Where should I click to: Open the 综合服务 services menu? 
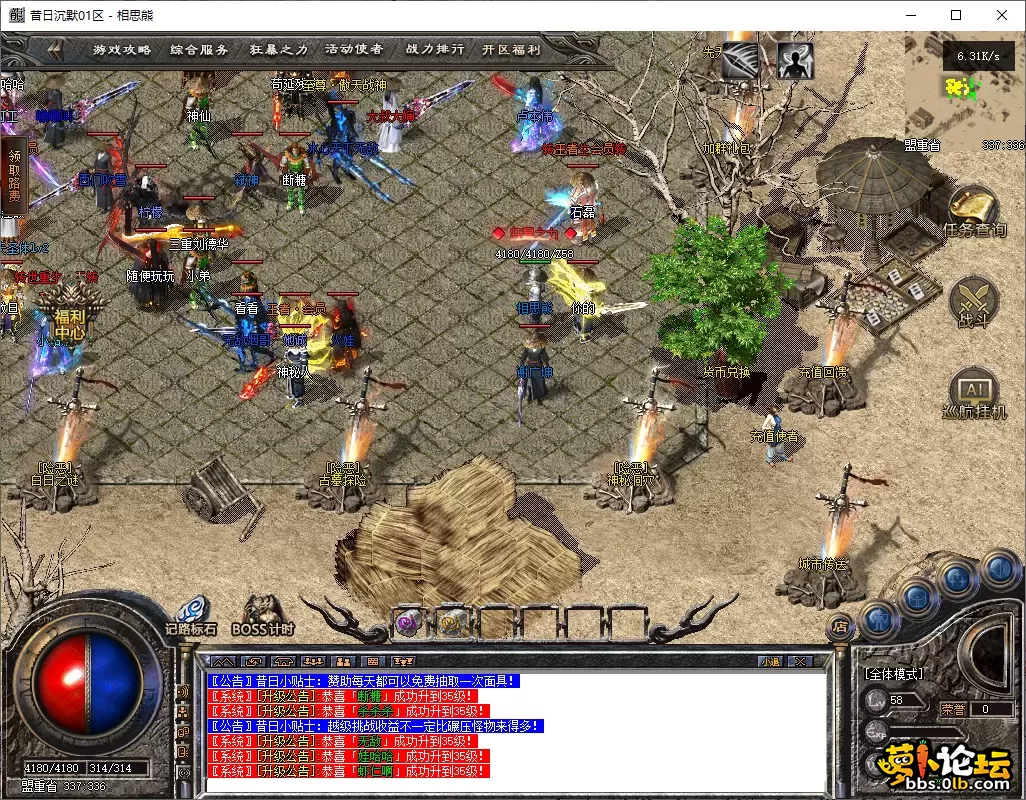(199, 49)
